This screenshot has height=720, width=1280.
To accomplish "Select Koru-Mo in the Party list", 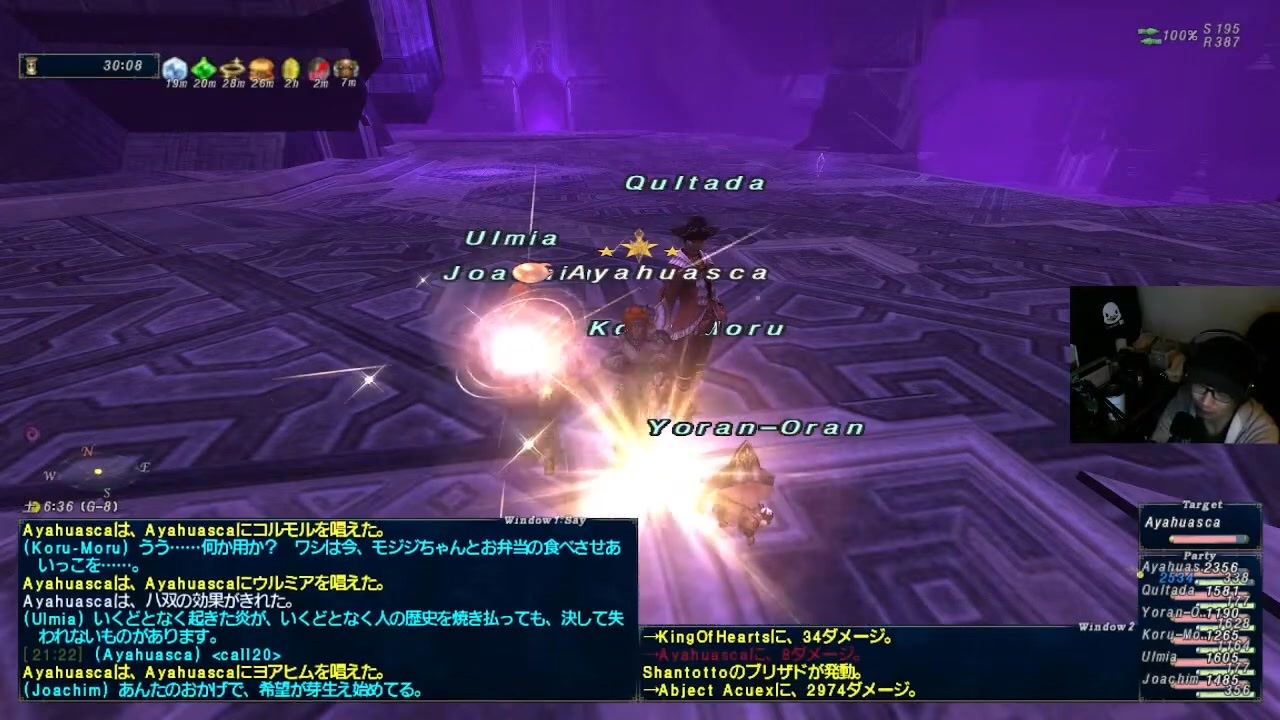I will pyautogui.click(x=1172, y=633).
